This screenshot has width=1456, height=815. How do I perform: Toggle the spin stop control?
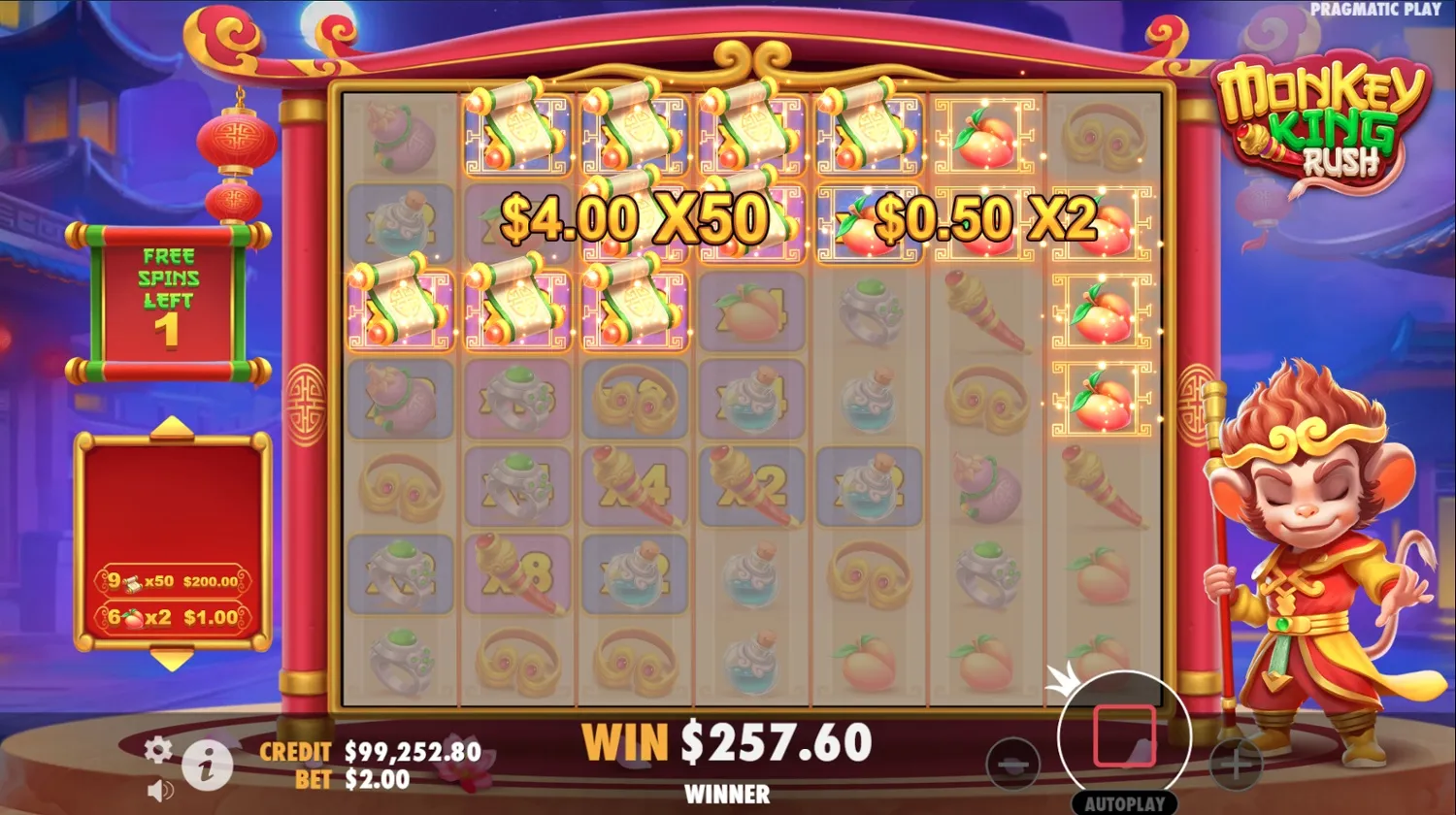pos(1123,737)
